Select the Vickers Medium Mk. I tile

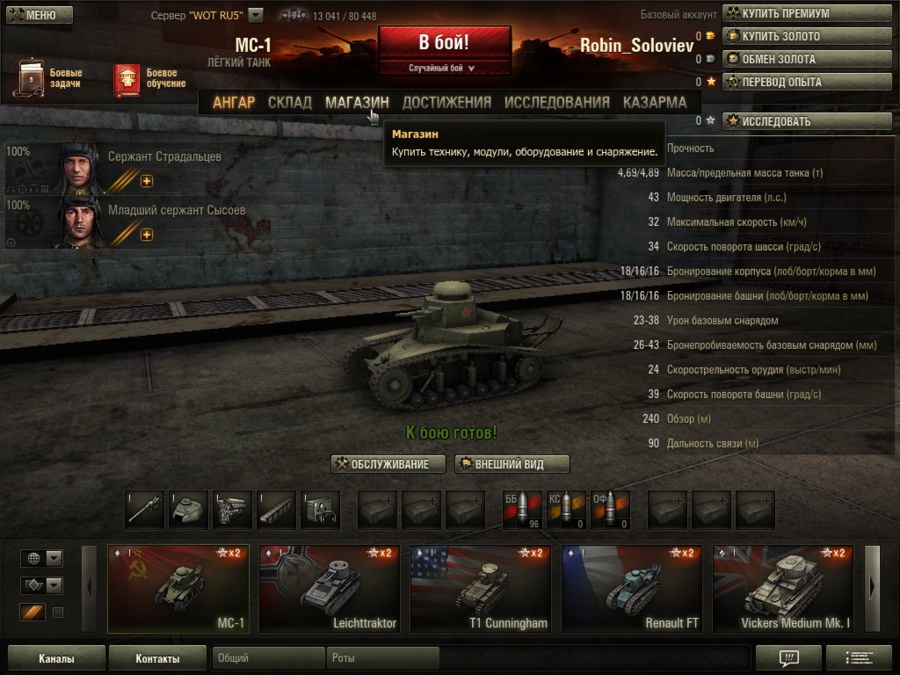tap(782, 589)
